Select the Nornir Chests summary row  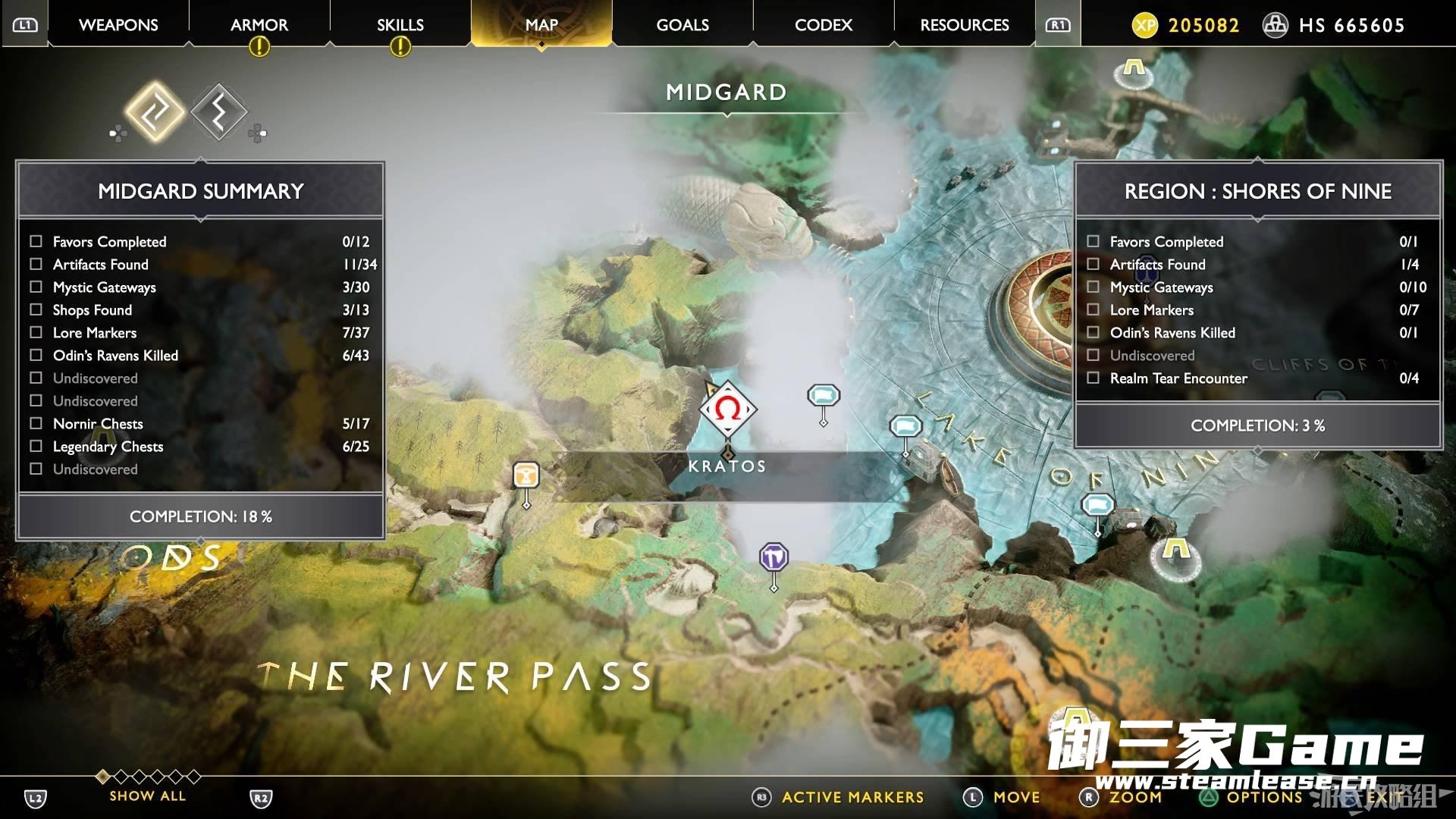click(x=200, y=424)
